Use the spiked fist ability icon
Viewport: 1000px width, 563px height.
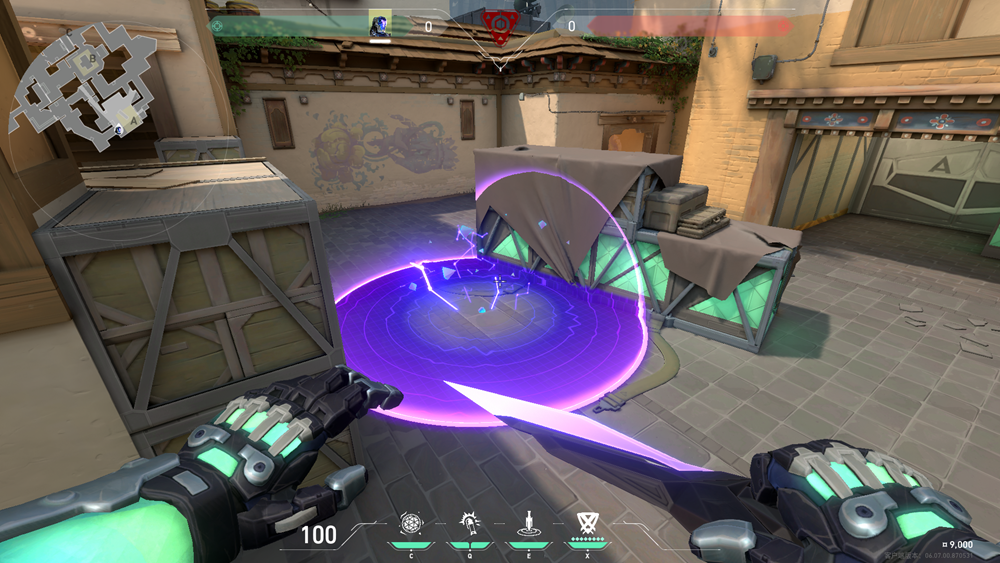(x=469, y=521)
